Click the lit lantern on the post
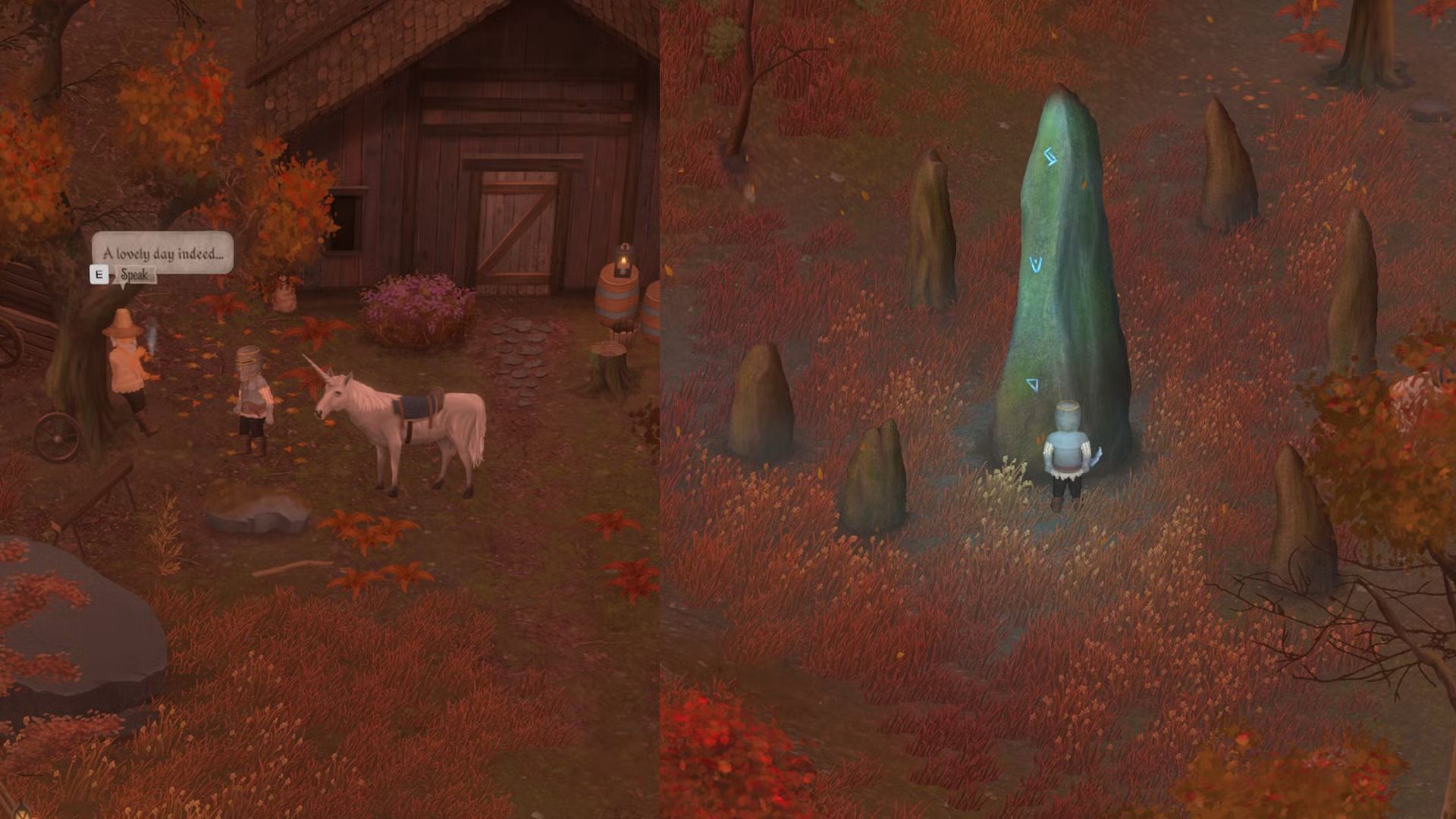The width and height of the screenshot is (1456, 819). tap(622, 259)
